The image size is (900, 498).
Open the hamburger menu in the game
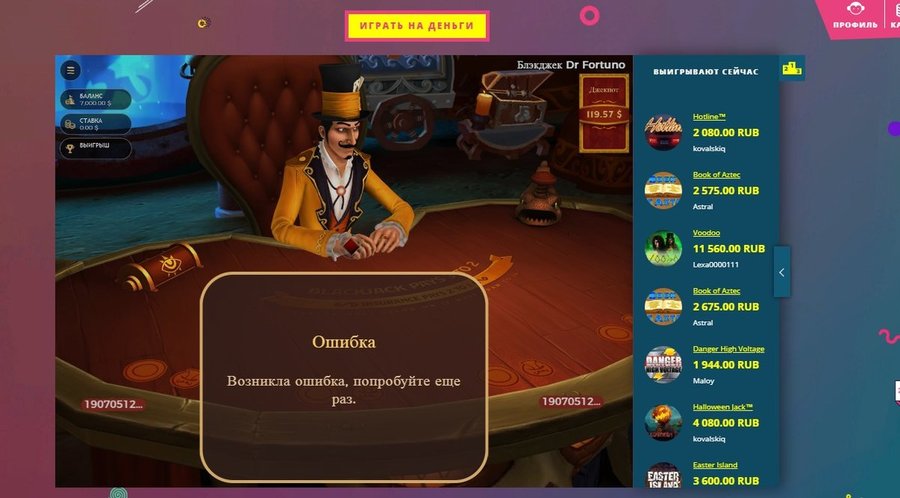click(x=70, y=70)
